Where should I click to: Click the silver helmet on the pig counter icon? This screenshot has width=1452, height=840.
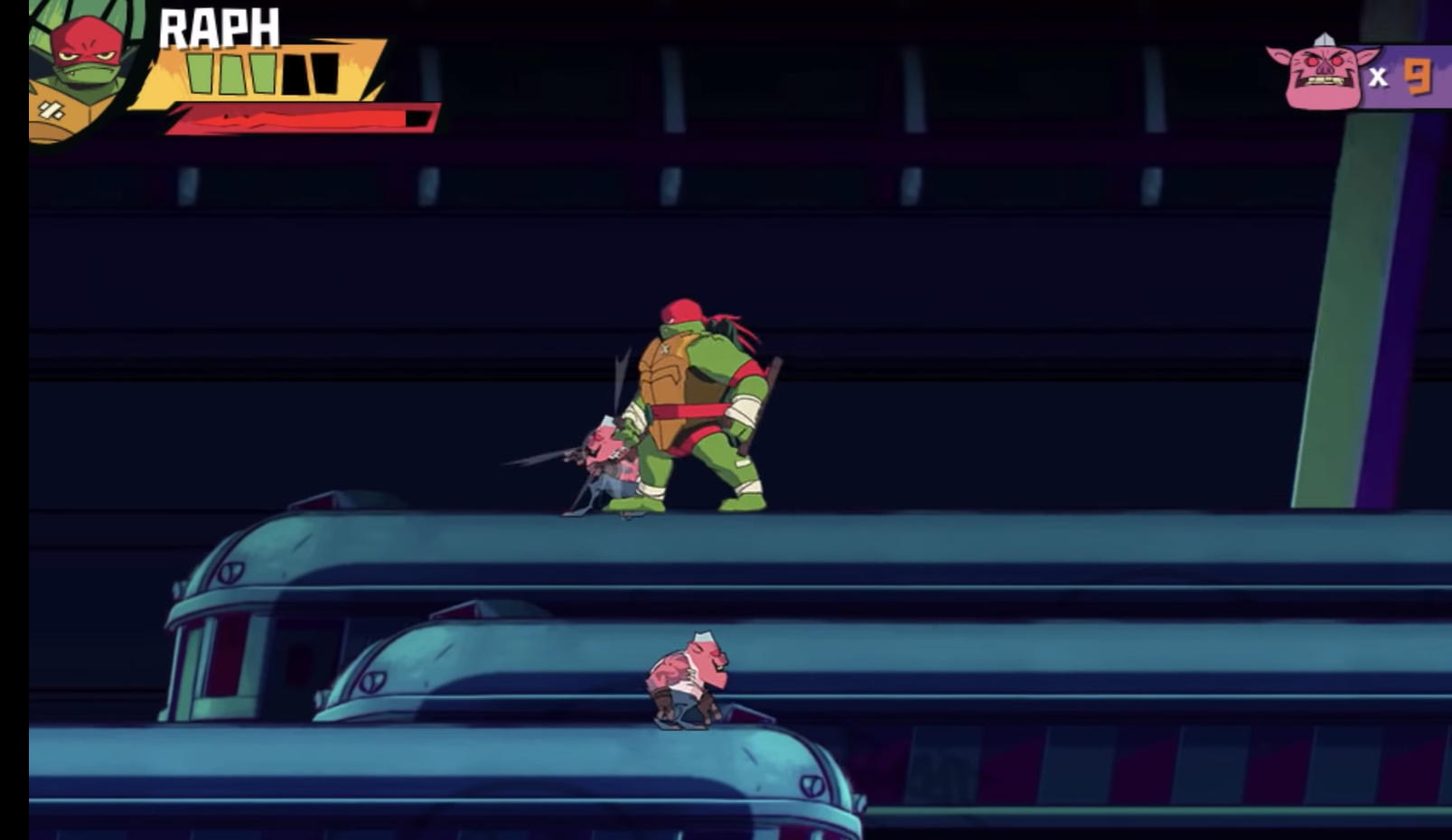click(x=1324, y=39)
